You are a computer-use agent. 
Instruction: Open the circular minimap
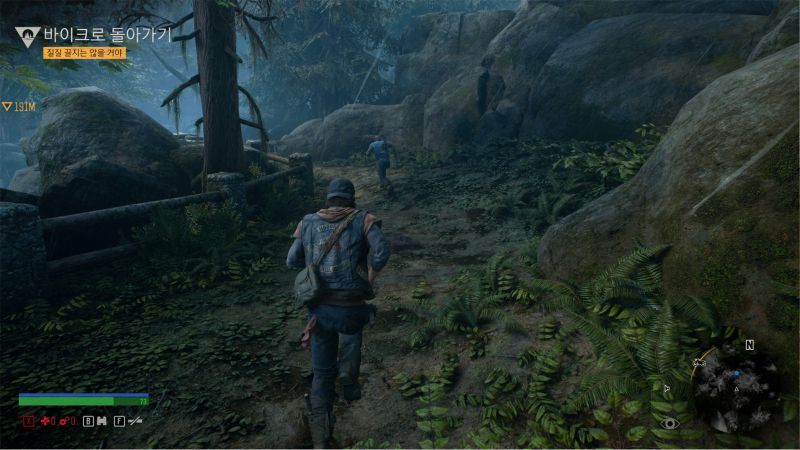click(x=735, y=388)
